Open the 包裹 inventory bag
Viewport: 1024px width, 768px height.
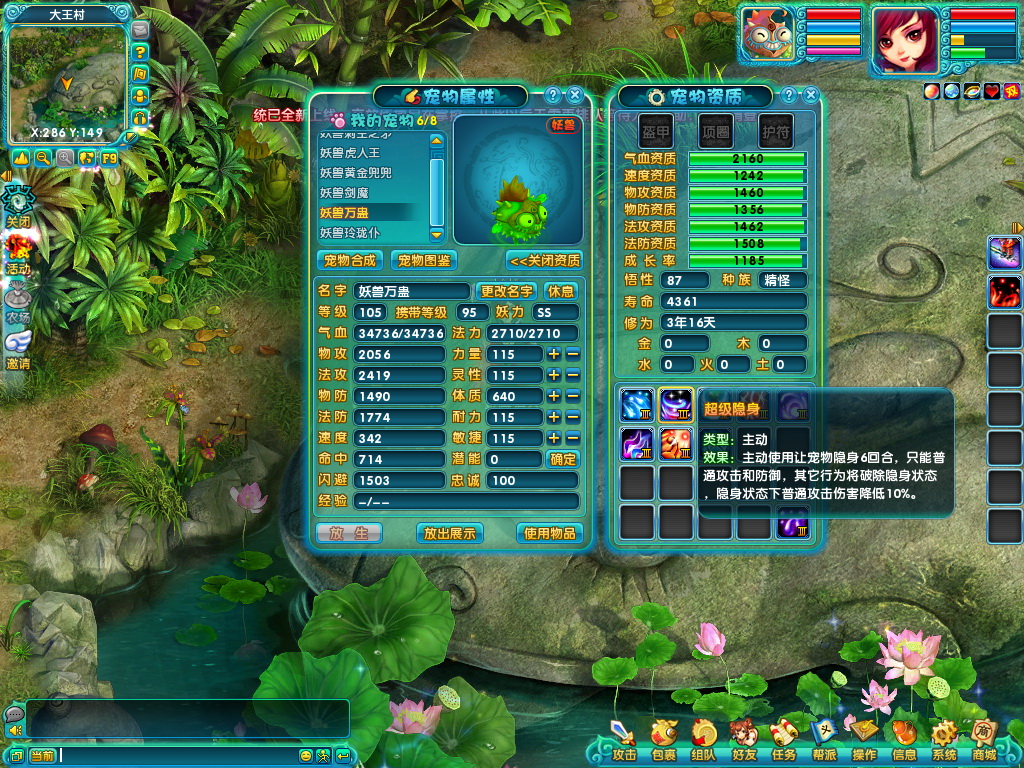click(x=663, y=740)
